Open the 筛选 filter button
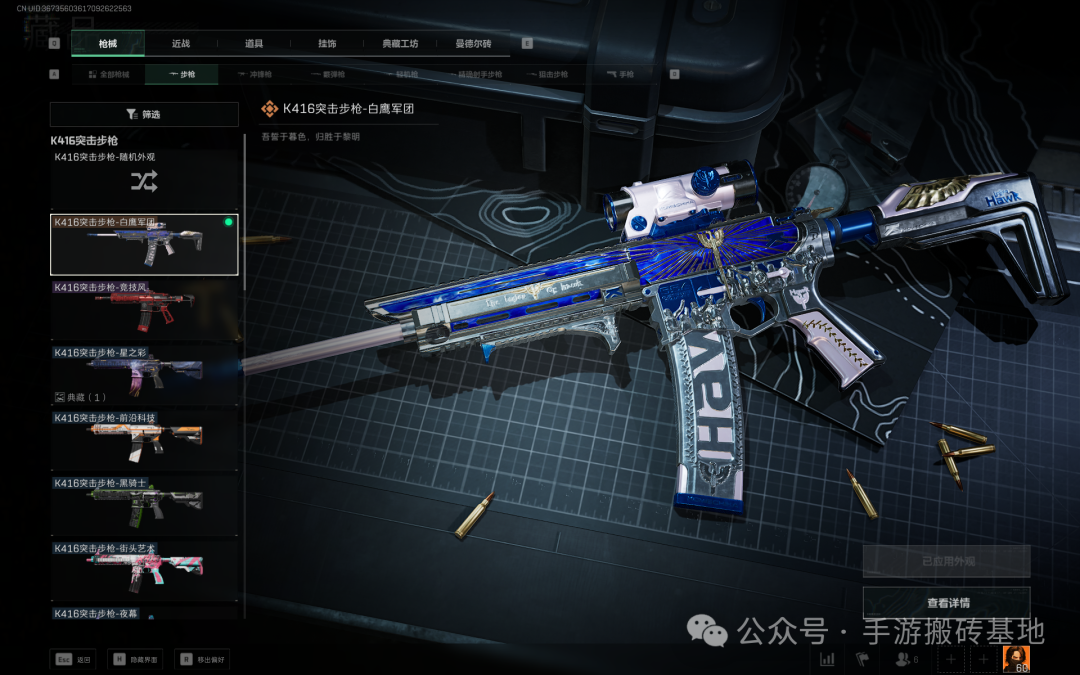Viewport: 1080px width, 675px height. coord(144,114)
